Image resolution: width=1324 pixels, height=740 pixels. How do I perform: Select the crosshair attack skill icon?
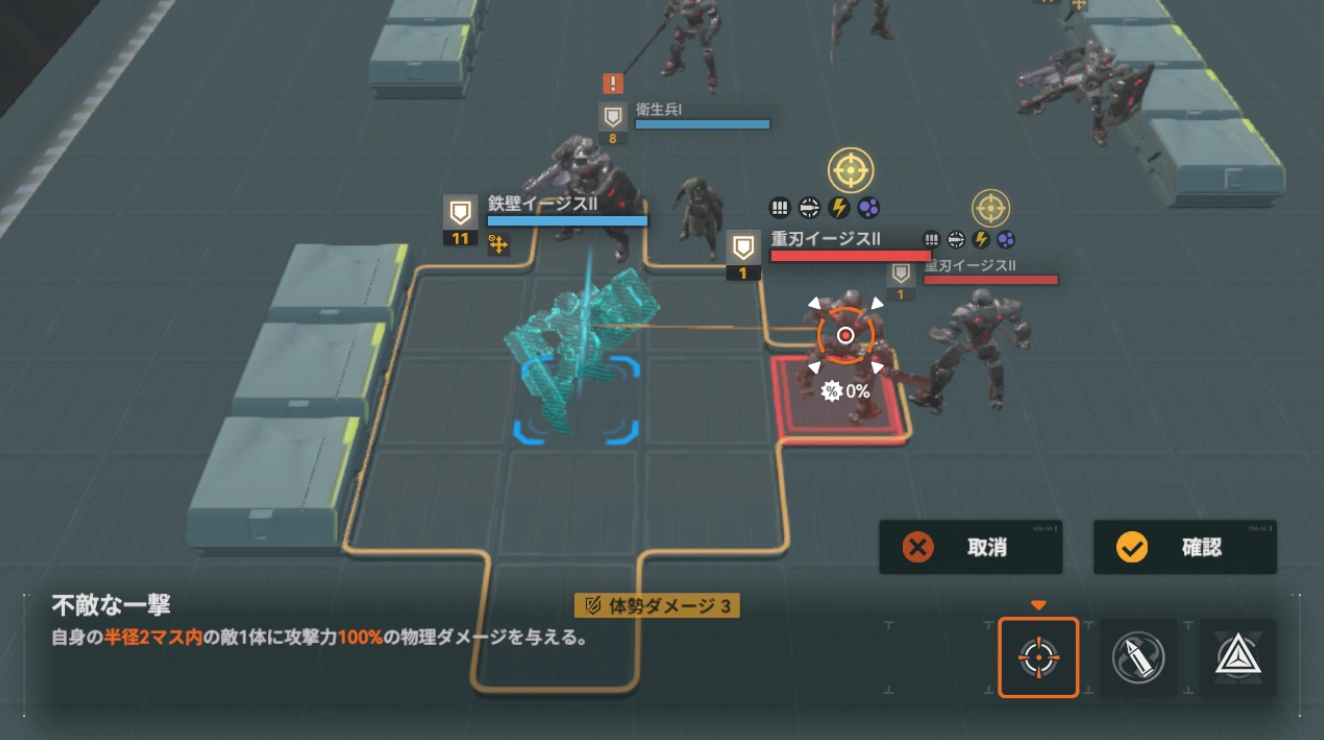(1037, 656)
